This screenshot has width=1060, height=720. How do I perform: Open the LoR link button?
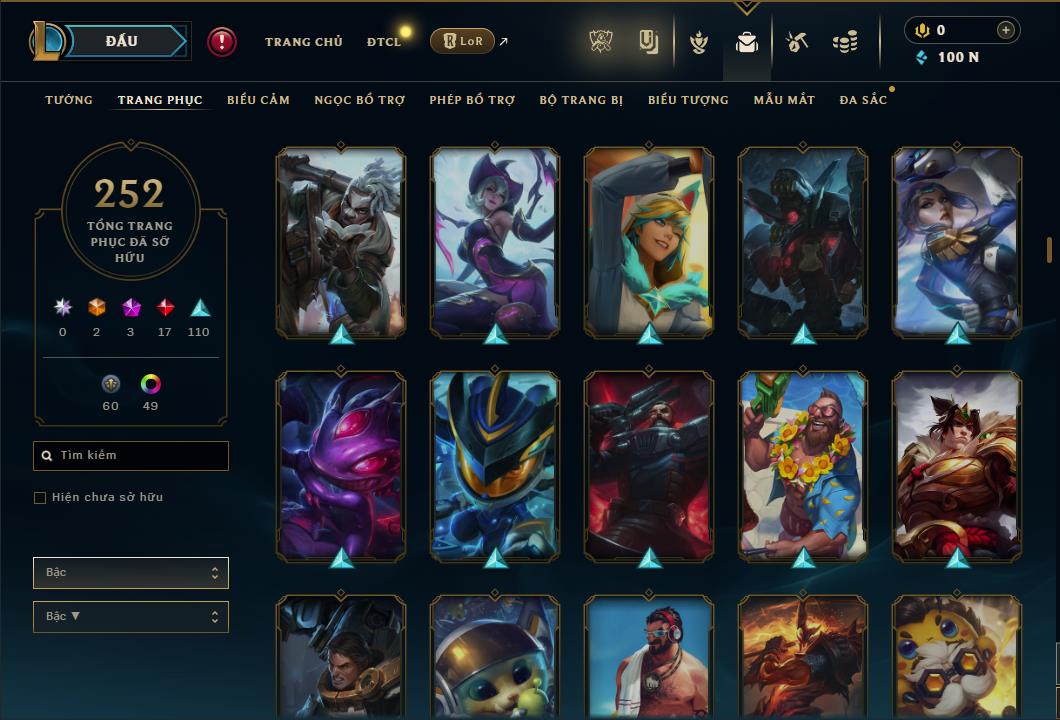click(x=462, y=41)
